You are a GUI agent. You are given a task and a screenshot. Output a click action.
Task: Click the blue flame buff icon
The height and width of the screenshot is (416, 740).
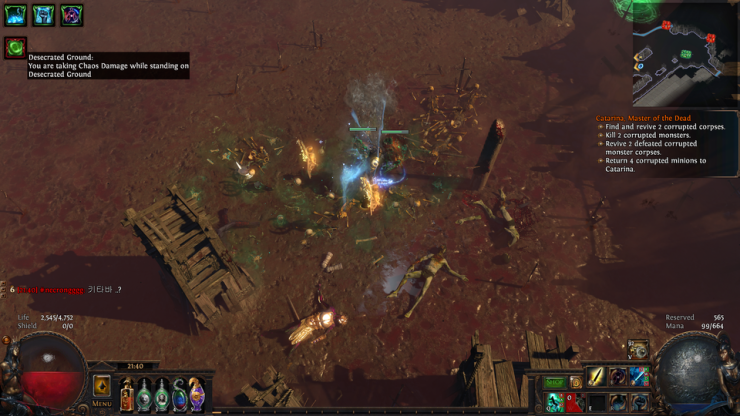15,15
